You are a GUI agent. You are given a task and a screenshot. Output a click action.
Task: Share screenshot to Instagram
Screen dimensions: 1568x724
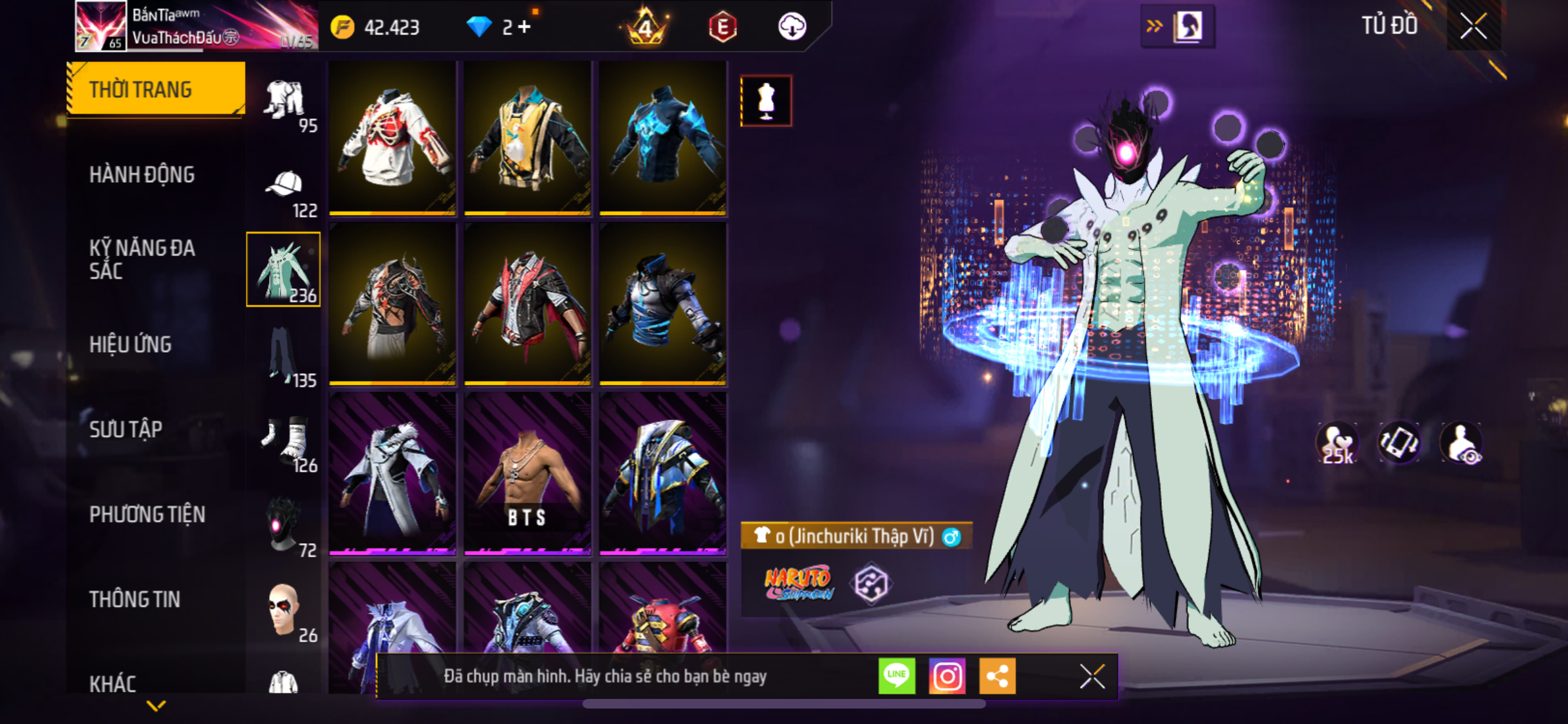tap(947, 676)
